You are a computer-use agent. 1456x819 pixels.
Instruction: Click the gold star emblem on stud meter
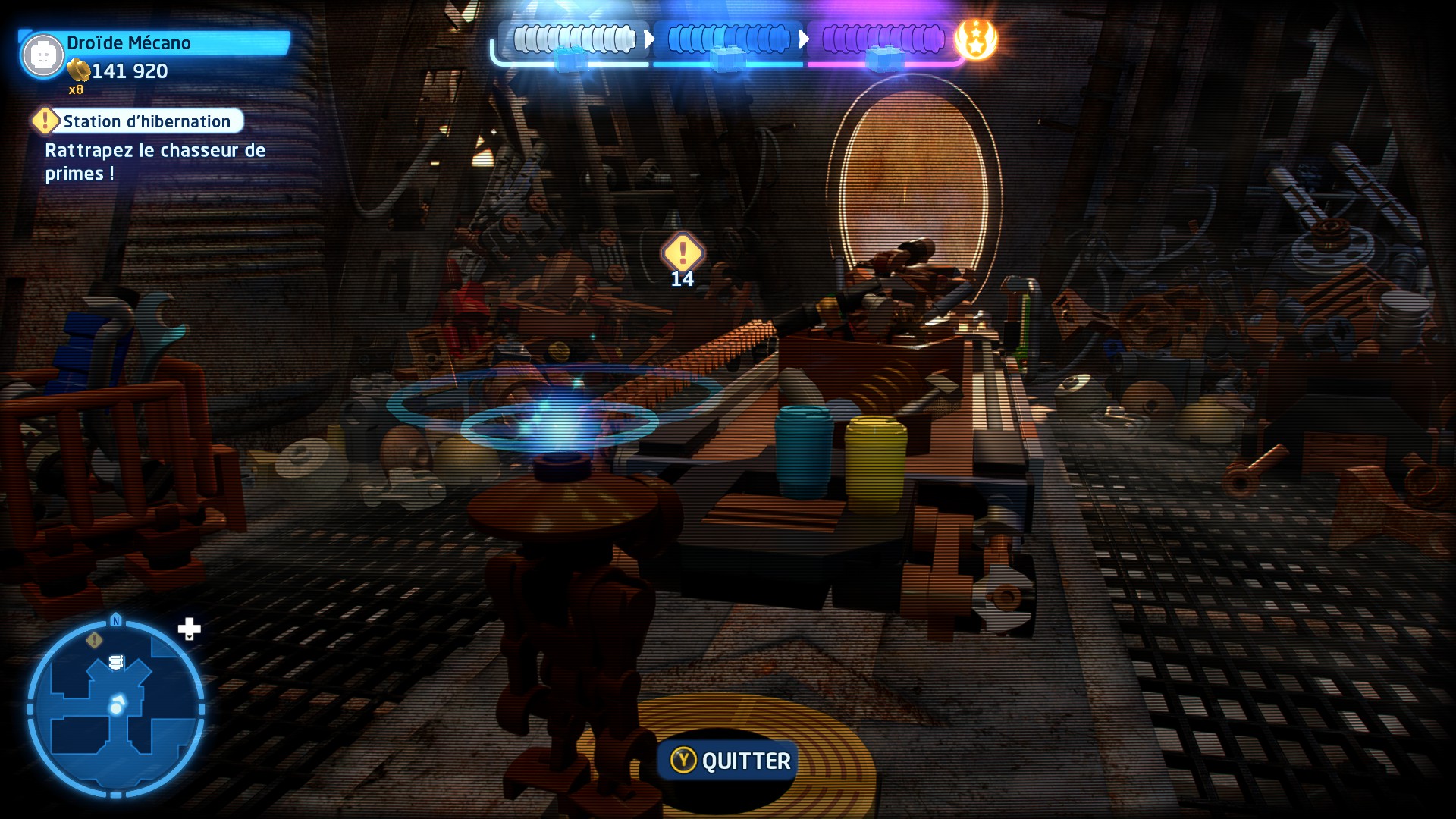(x=976, y=39)
